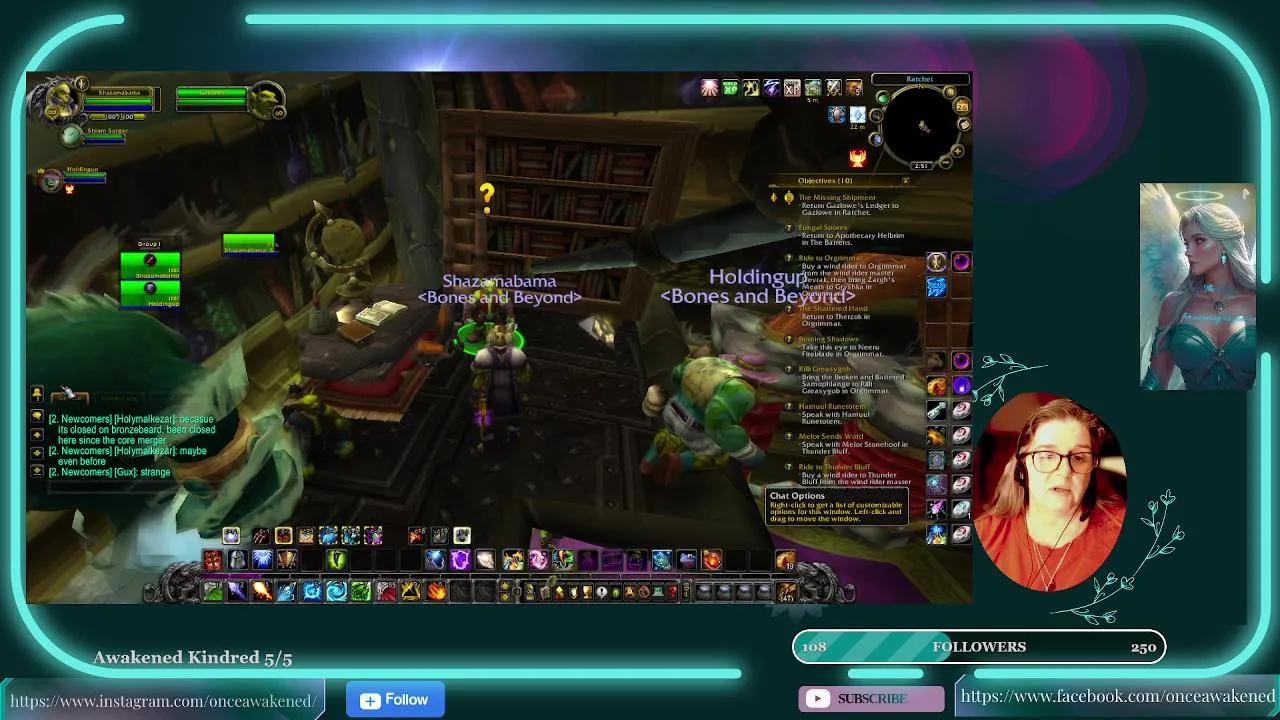Open the Instagram profile link
This screenshot has height=720, width=1280.
coord(162,700)
